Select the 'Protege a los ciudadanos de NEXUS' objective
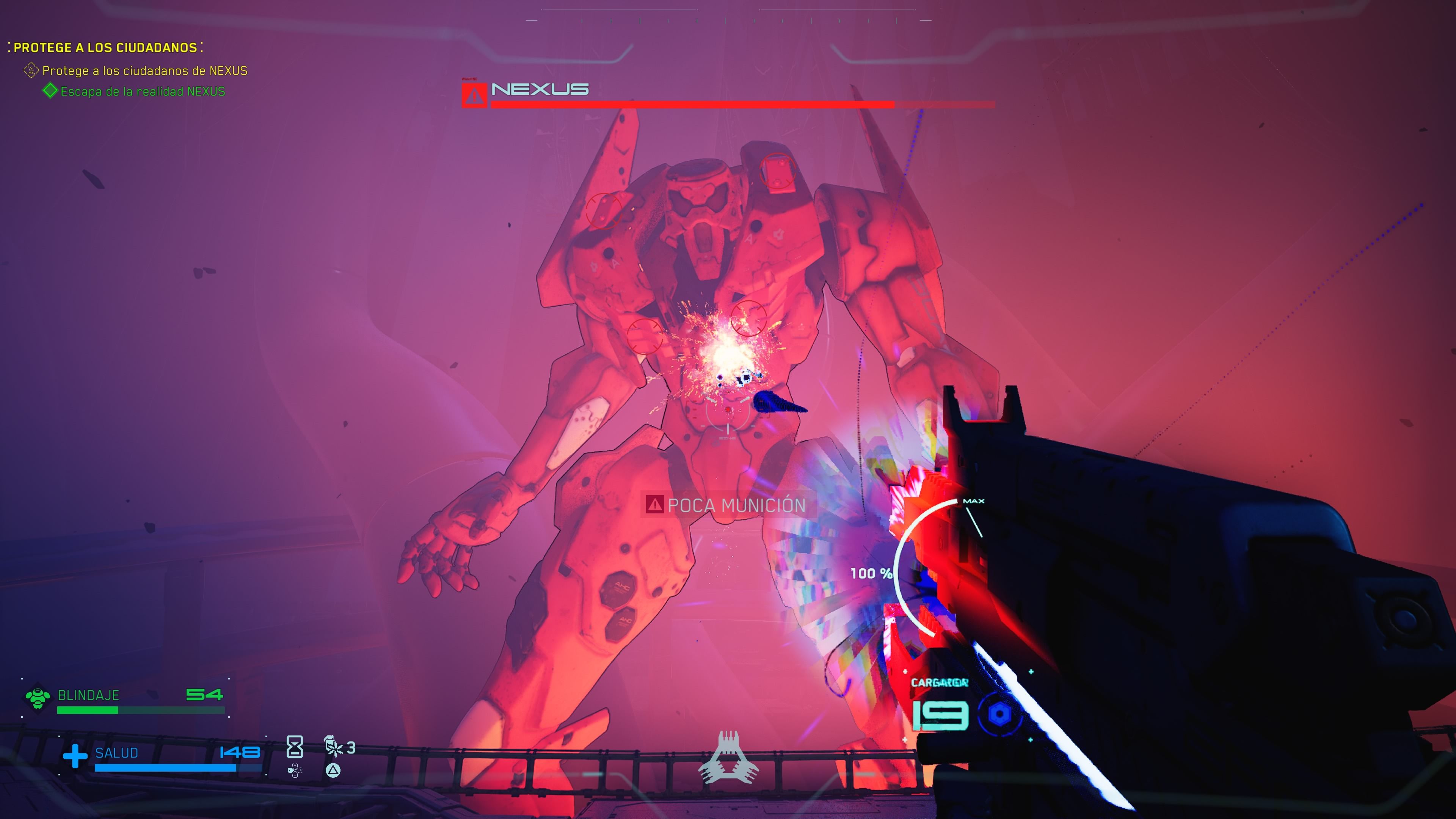 click(x=144, y=71)
